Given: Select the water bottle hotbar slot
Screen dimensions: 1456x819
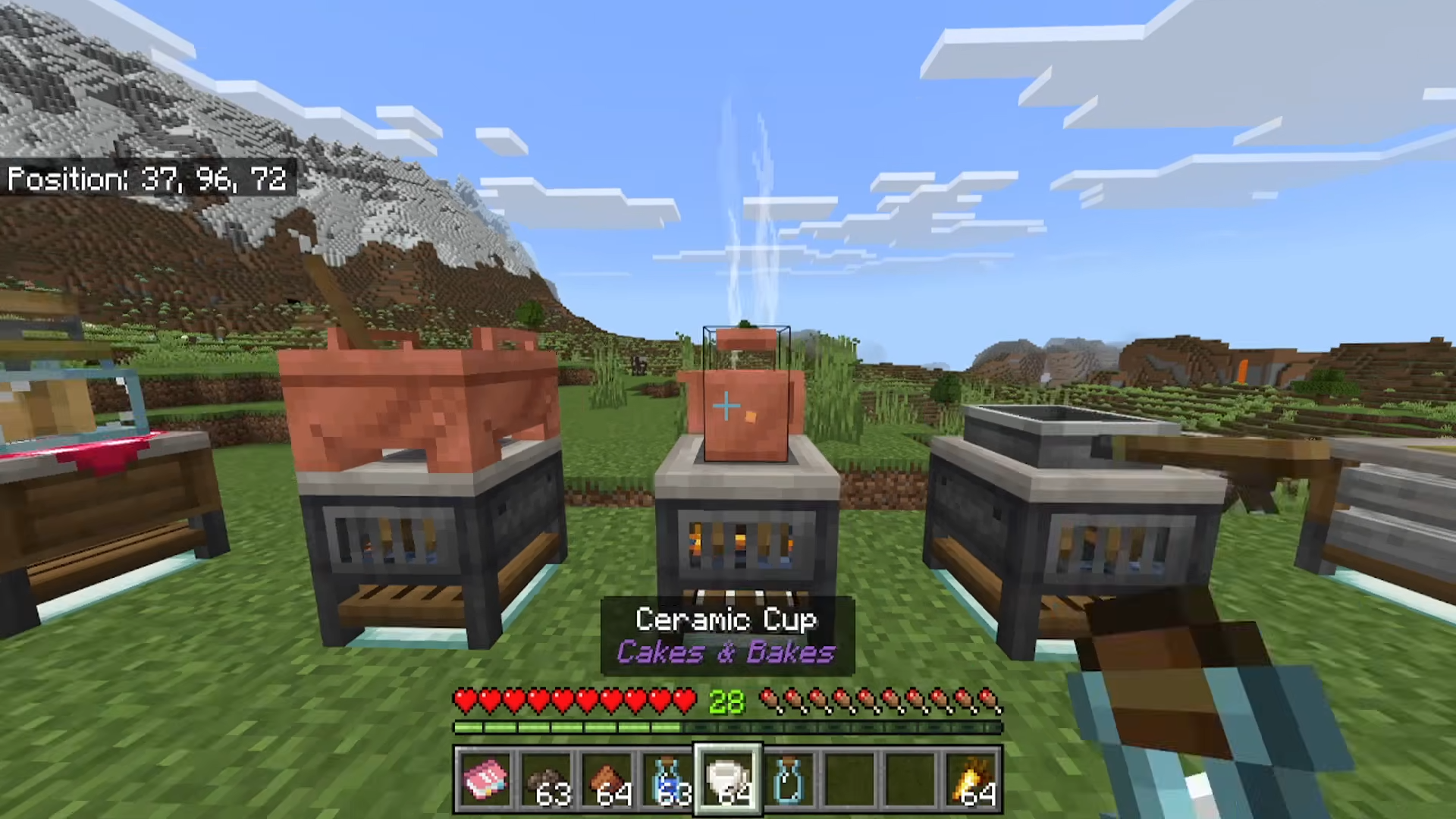Looking at the screenshot, I should coord(668,779).
